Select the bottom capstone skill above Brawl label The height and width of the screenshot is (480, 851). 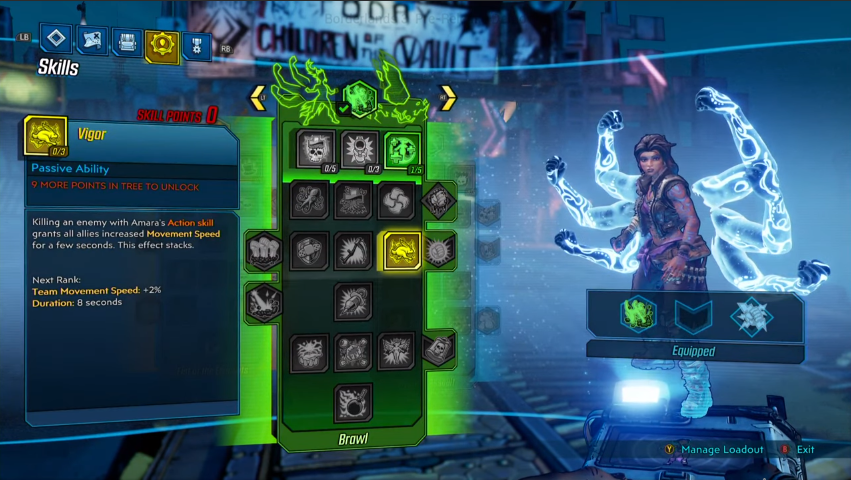point(353,401)
